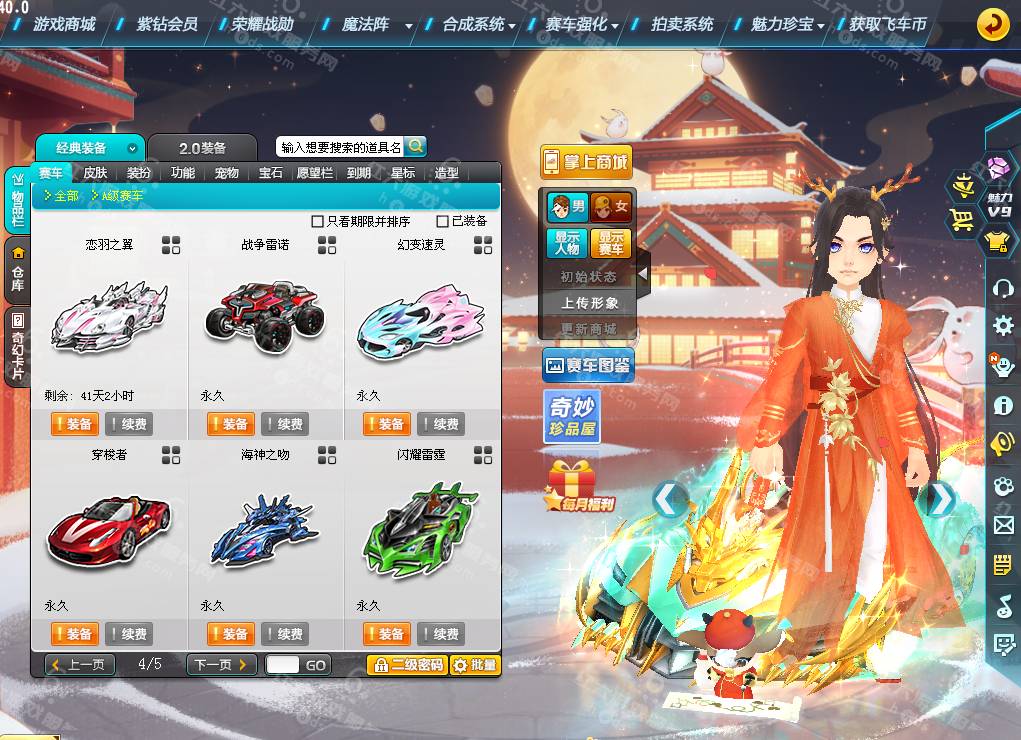This screenshot has height=740, width=1021.
Task: Open the 游戏商城 game shop menu
Action: click(64, 24)
